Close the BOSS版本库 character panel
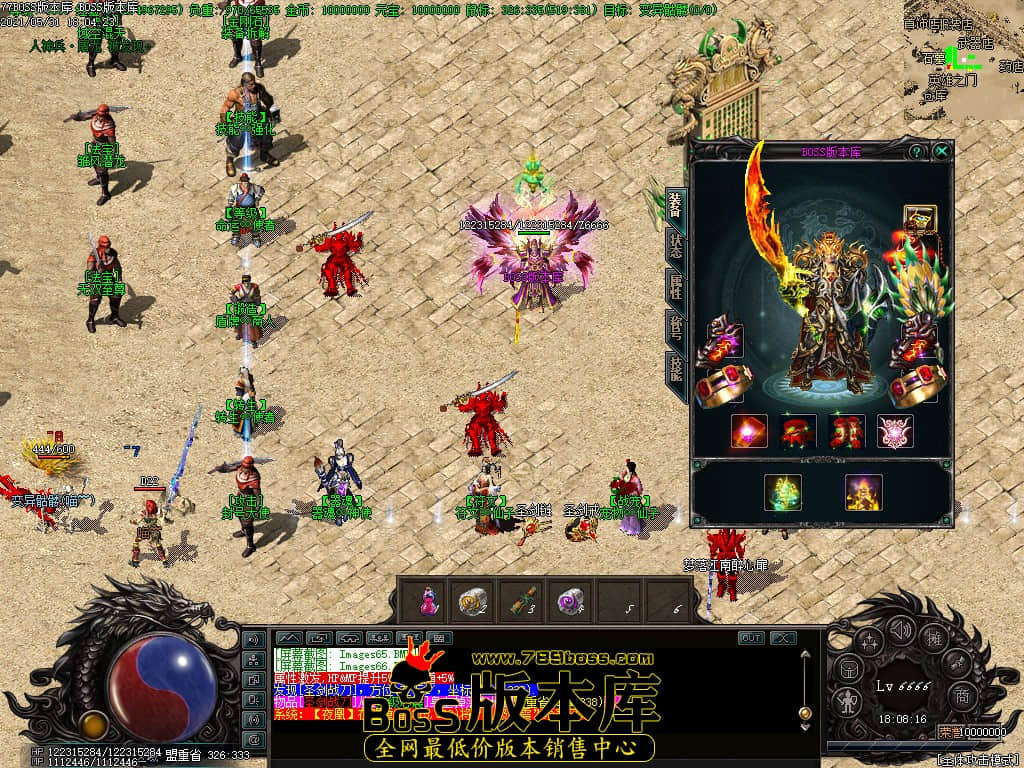This screenshot has width=1024, height=768. [941, 152]
